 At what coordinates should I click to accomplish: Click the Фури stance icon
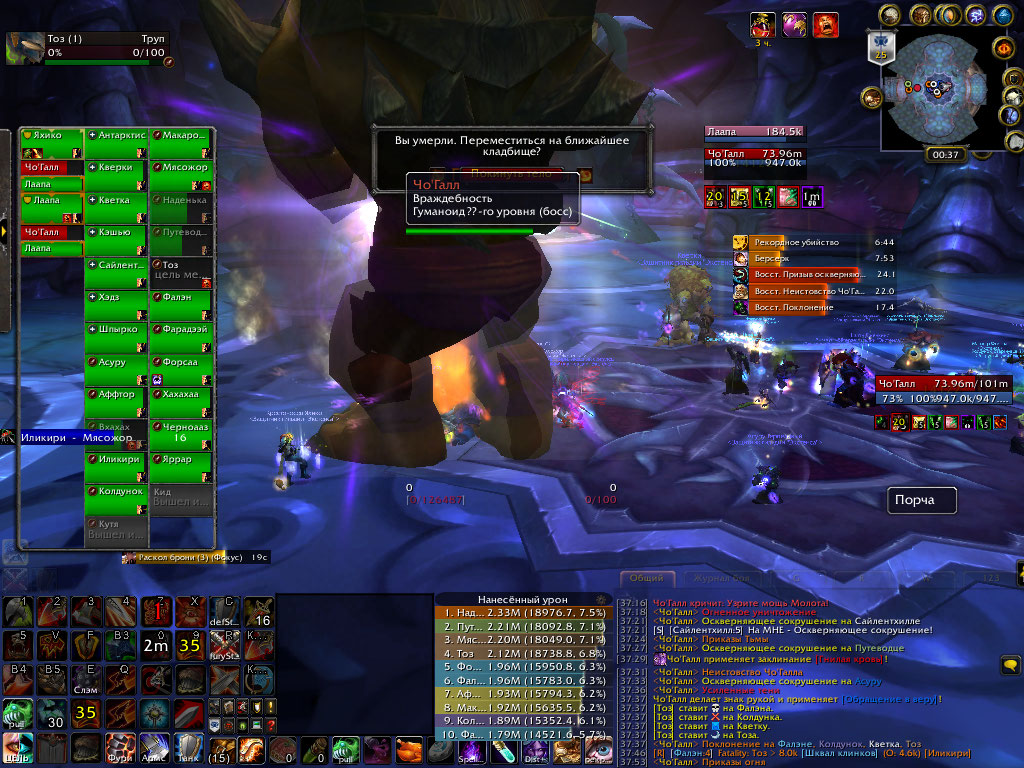pos(120,746)
